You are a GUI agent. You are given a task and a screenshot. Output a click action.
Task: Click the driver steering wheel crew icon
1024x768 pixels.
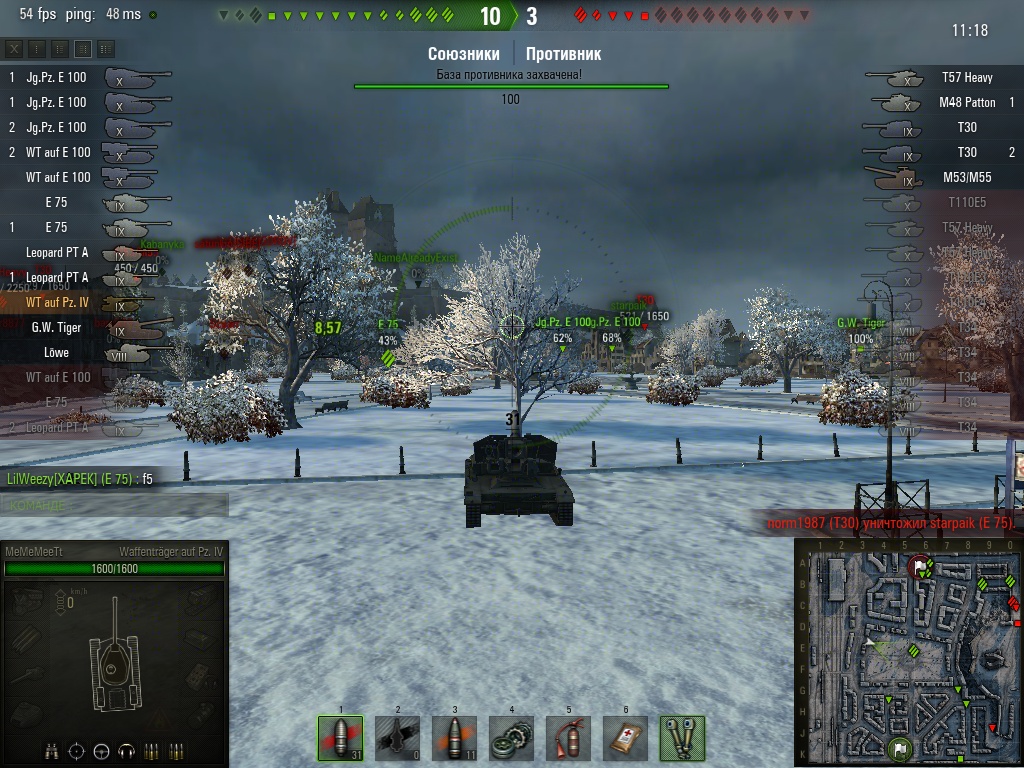click(101, 751)
